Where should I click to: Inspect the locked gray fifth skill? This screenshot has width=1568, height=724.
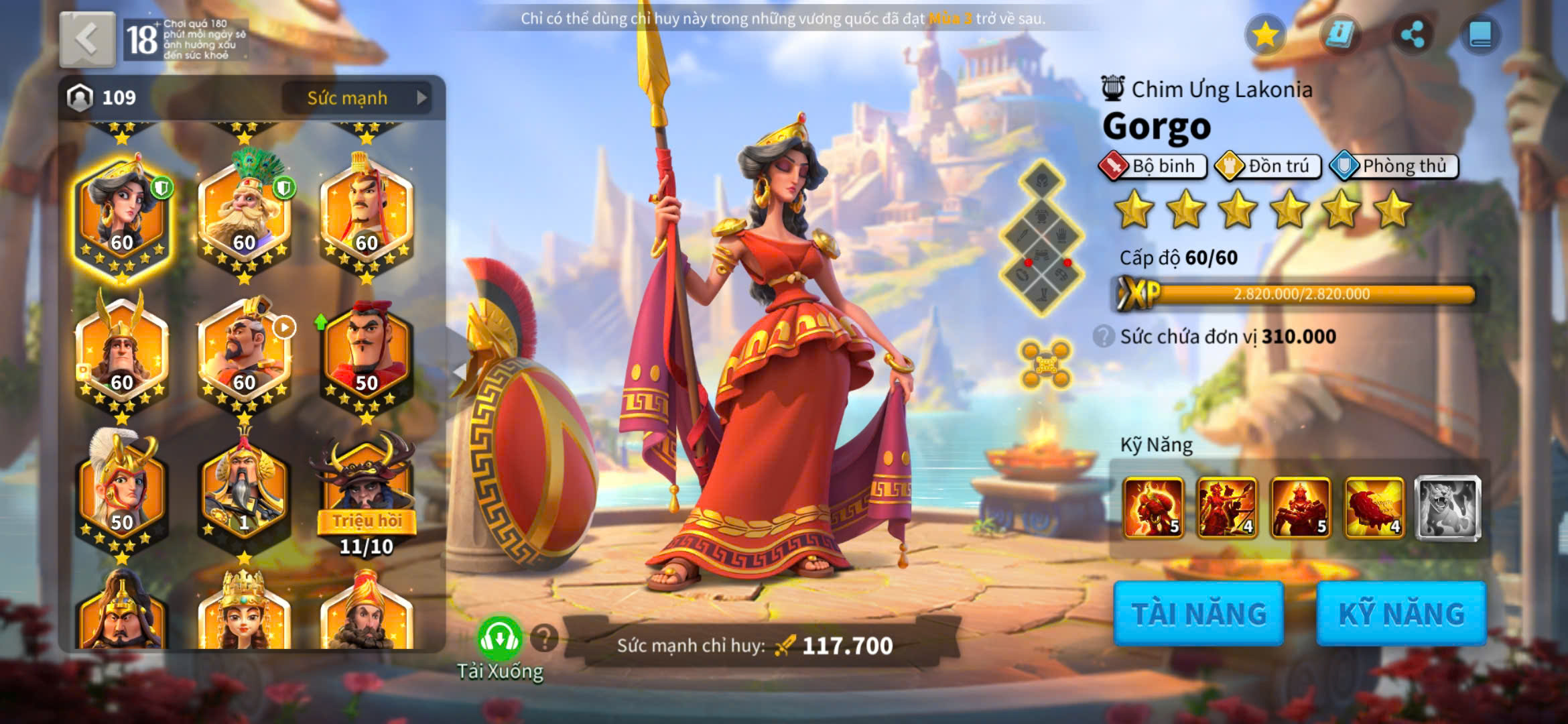[1447, 507]
